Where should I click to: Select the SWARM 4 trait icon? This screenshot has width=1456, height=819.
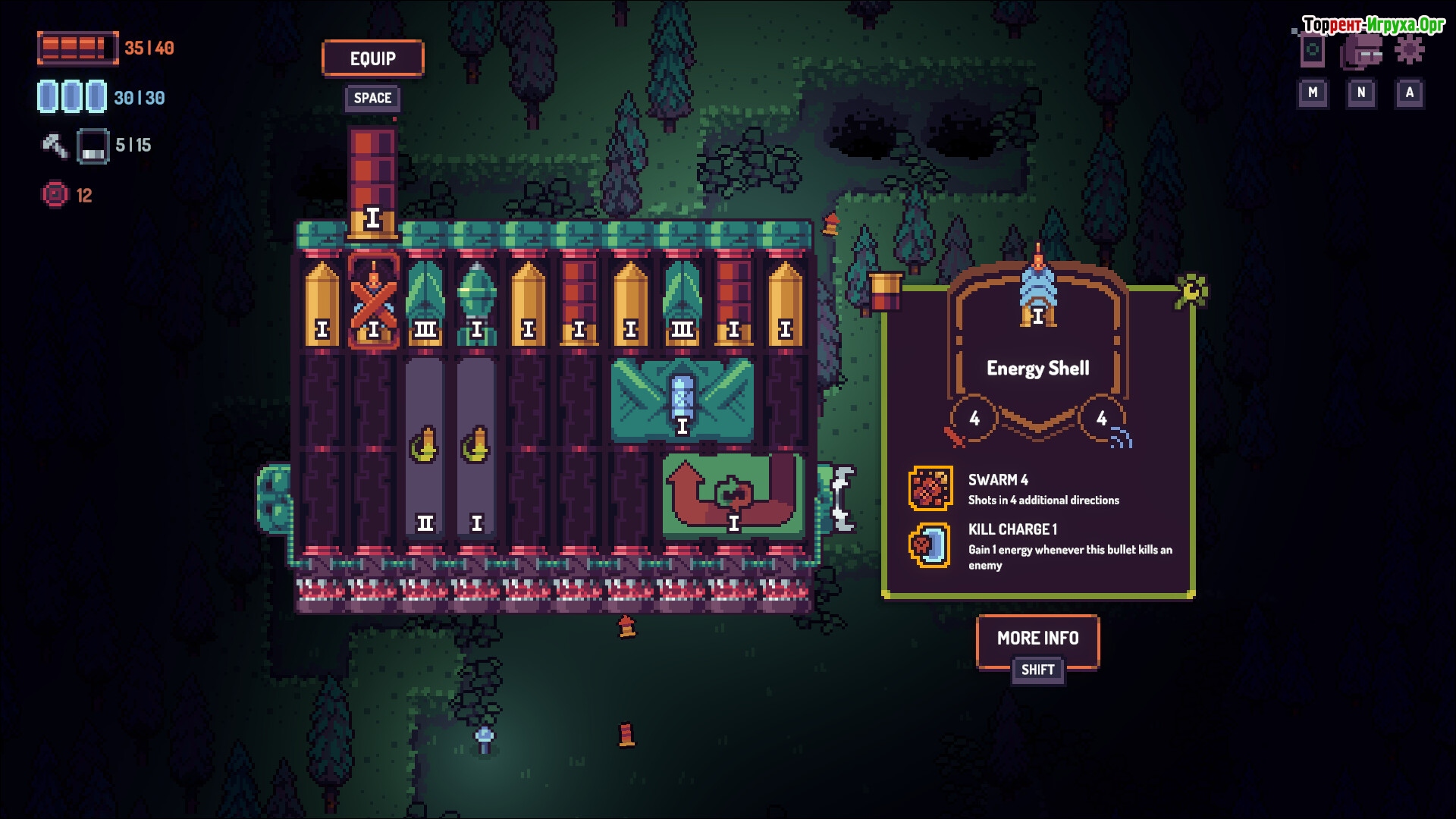coord(930,488)
